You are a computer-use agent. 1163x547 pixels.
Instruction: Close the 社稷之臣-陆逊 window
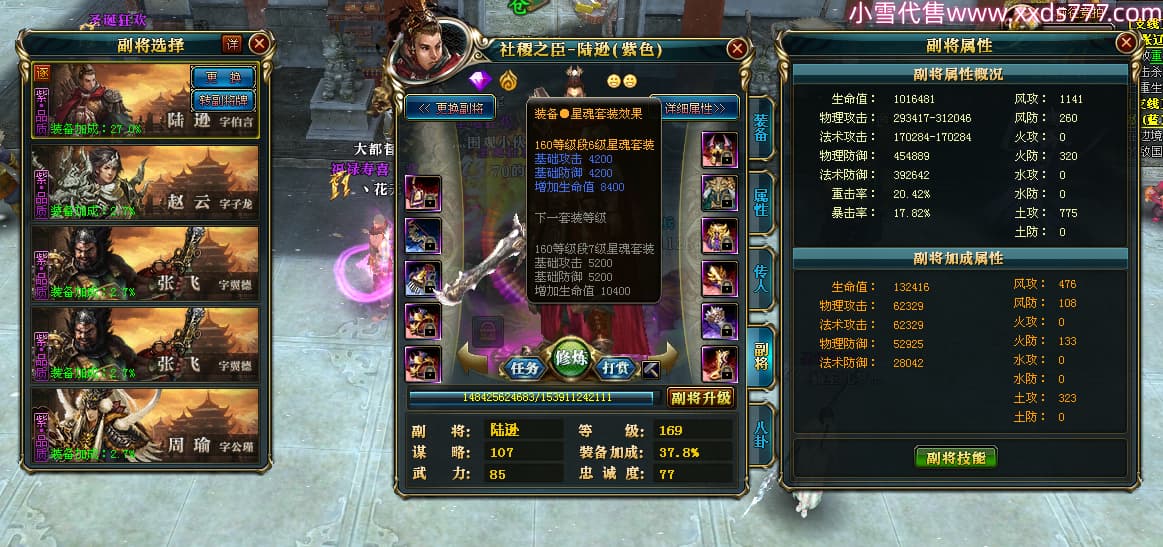click(x=737, y=48)
